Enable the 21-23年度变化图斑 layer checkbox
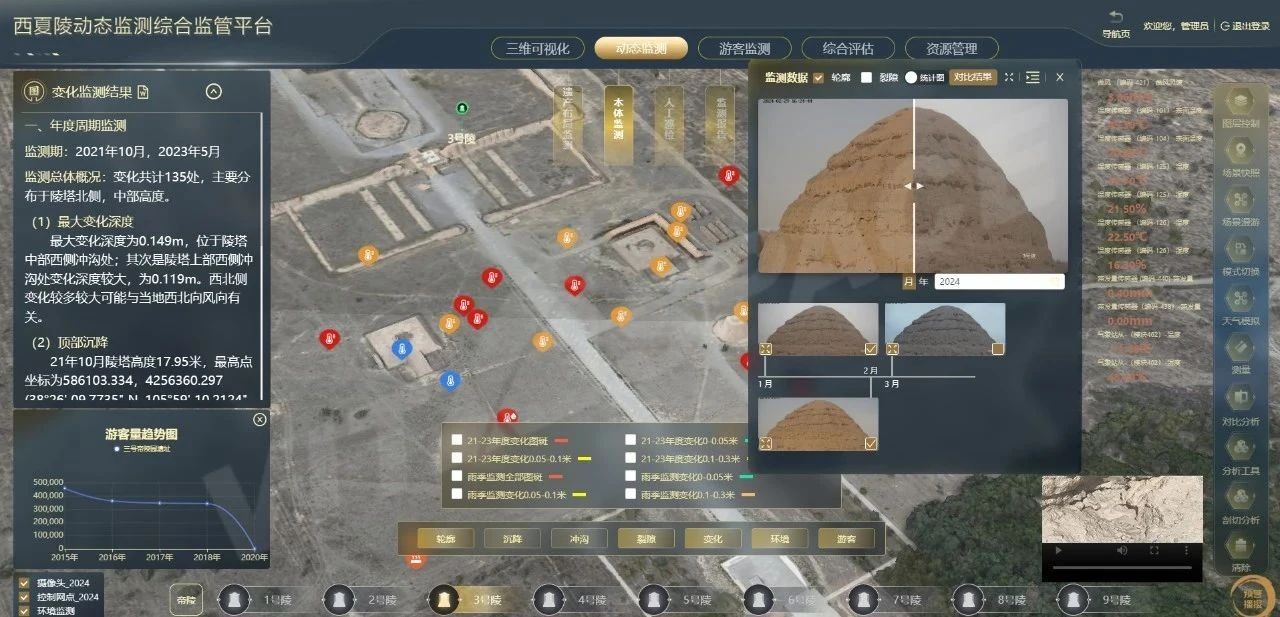This screenshot has width=1280, height=617. click(457, 439)
